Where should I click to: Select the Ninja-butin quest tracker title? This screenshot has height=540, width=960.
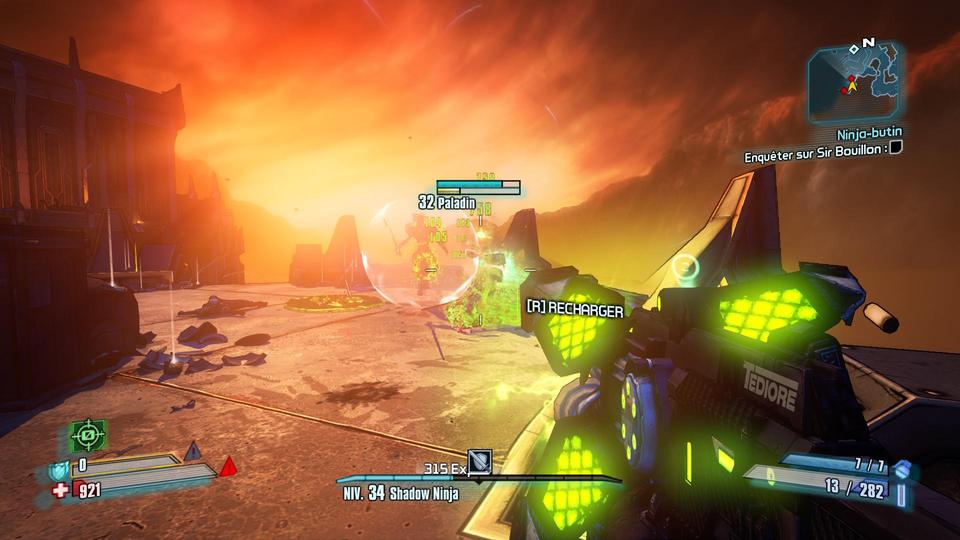tap(869, 133)
